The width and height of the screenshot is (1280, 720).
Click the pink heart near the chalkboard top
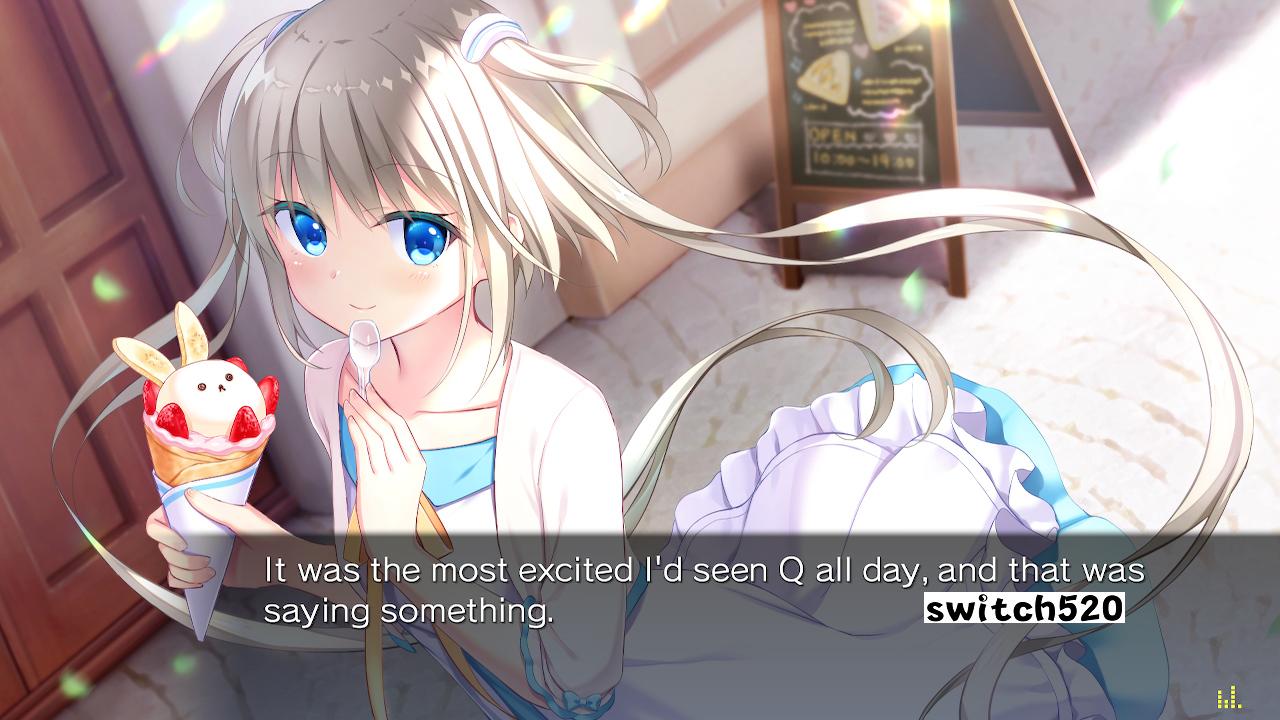[x=792, y=8]
